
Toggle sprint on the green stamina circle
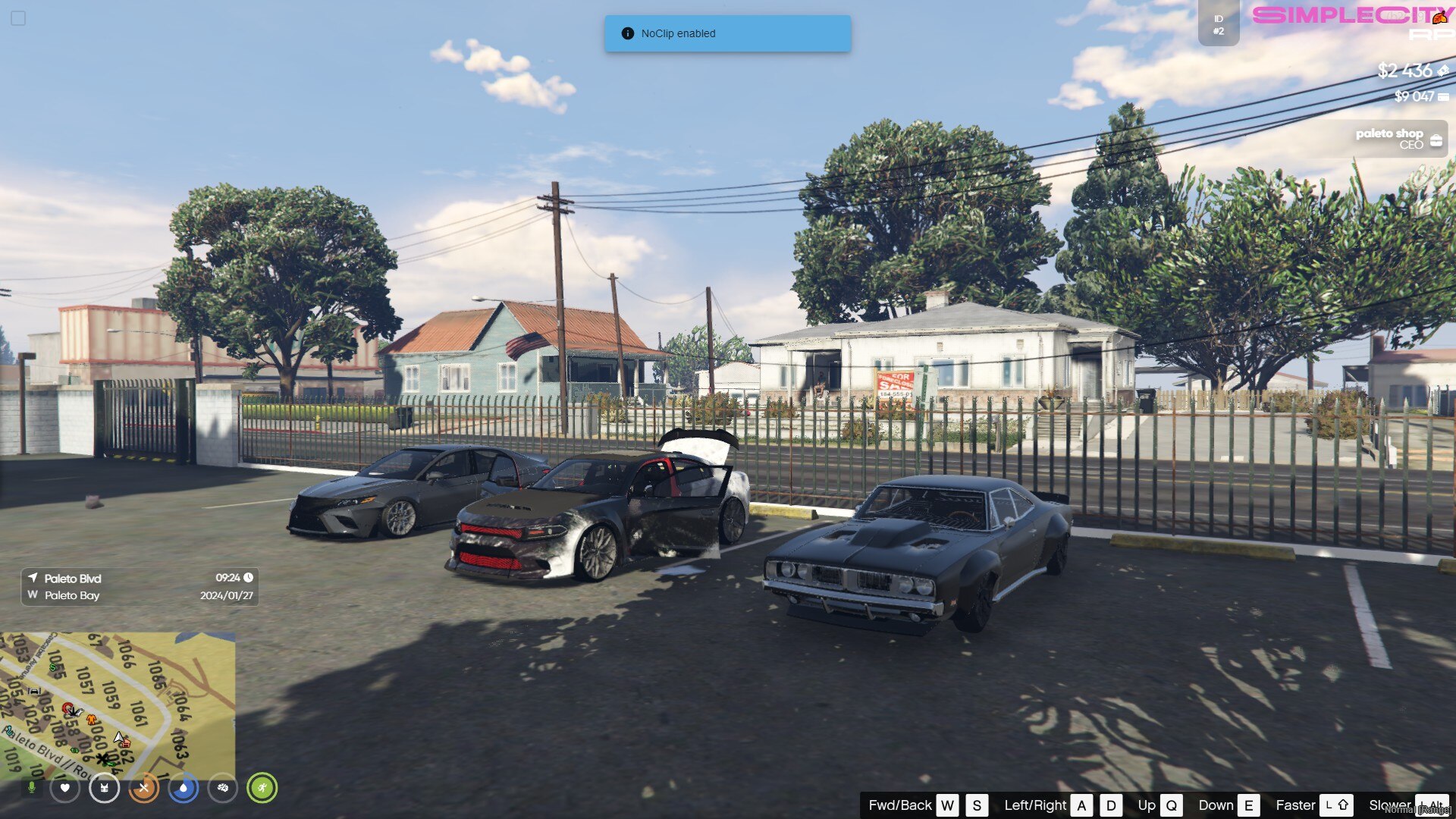(262, 788)
